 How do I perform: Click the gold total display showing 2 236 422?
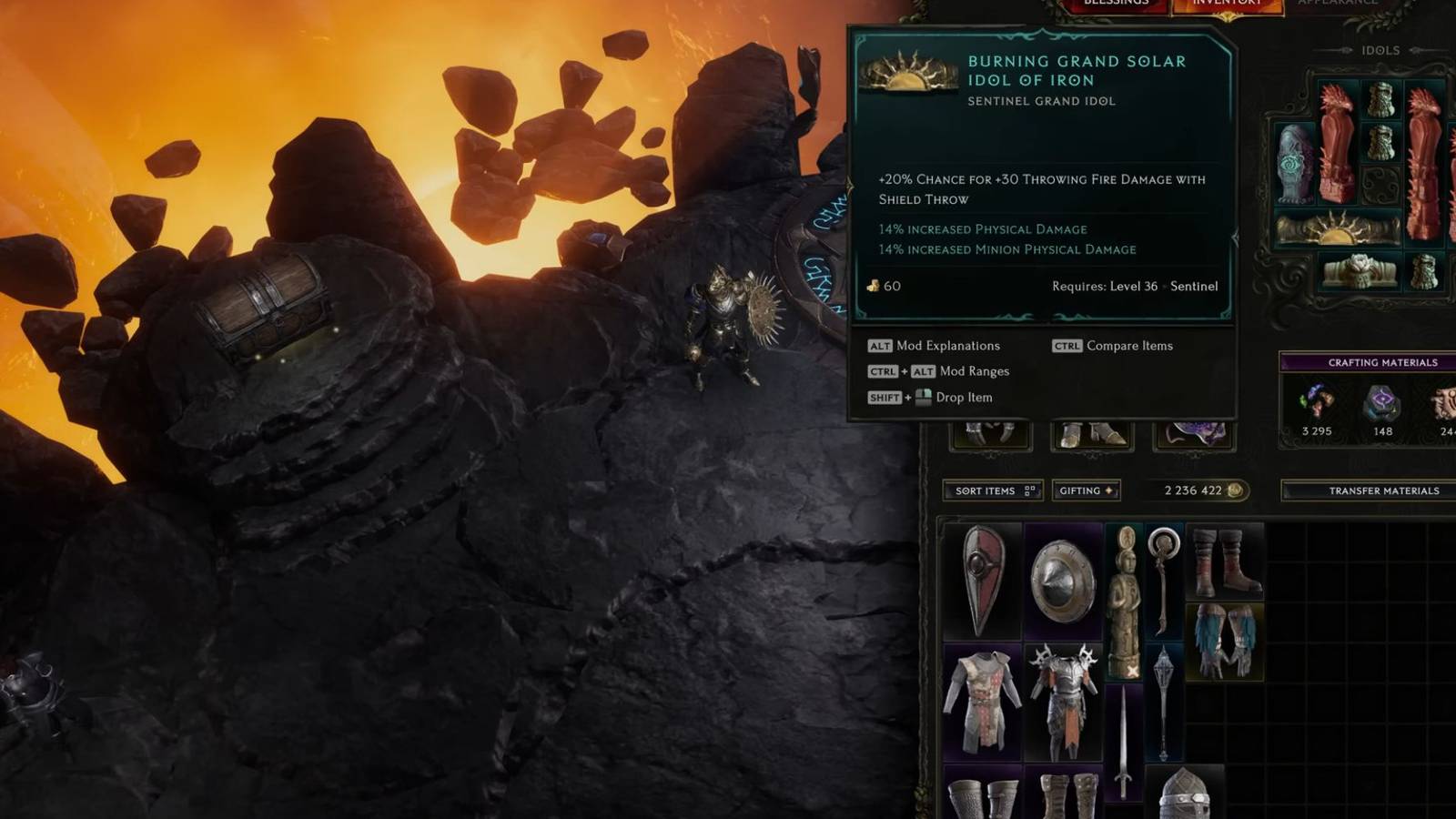click(1192, 490)
